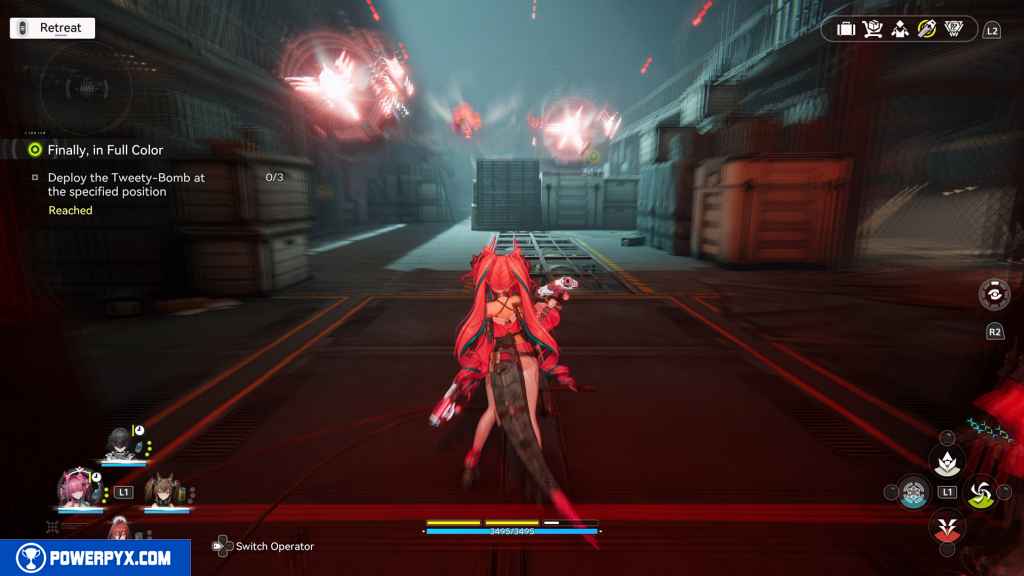1024x576 pixels.
Task: Select the Finally, in Full Color quest tracker
Action: [x=105, y=150]
